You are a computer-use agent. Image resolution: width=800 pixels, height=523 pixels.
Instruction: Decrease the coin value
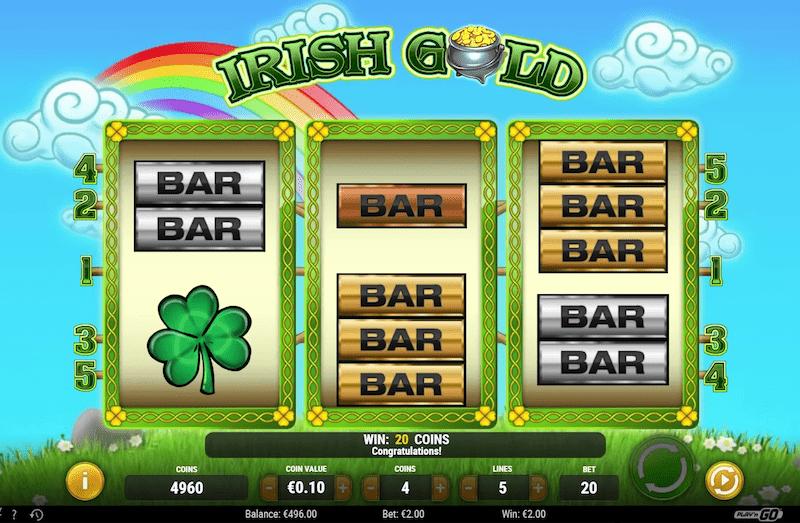[269, 487]
